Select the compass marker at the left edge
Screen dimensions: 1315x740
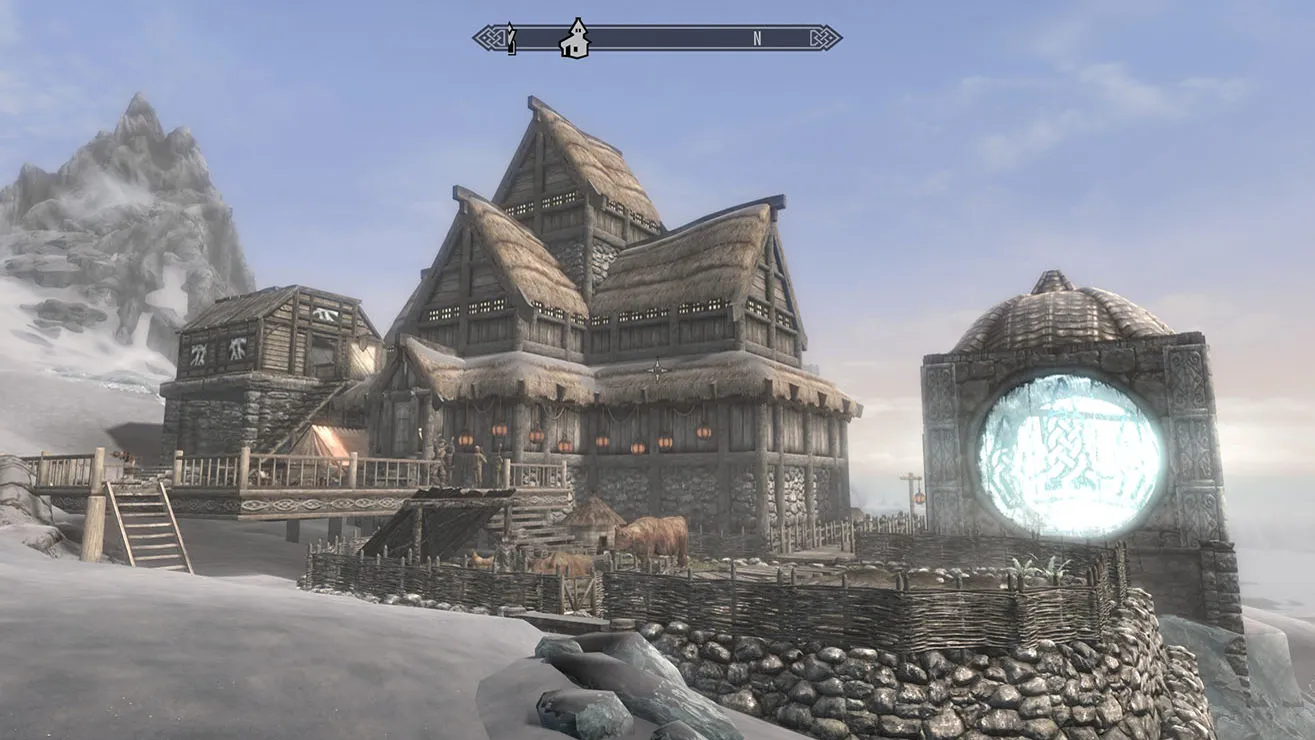click(511, 39)
